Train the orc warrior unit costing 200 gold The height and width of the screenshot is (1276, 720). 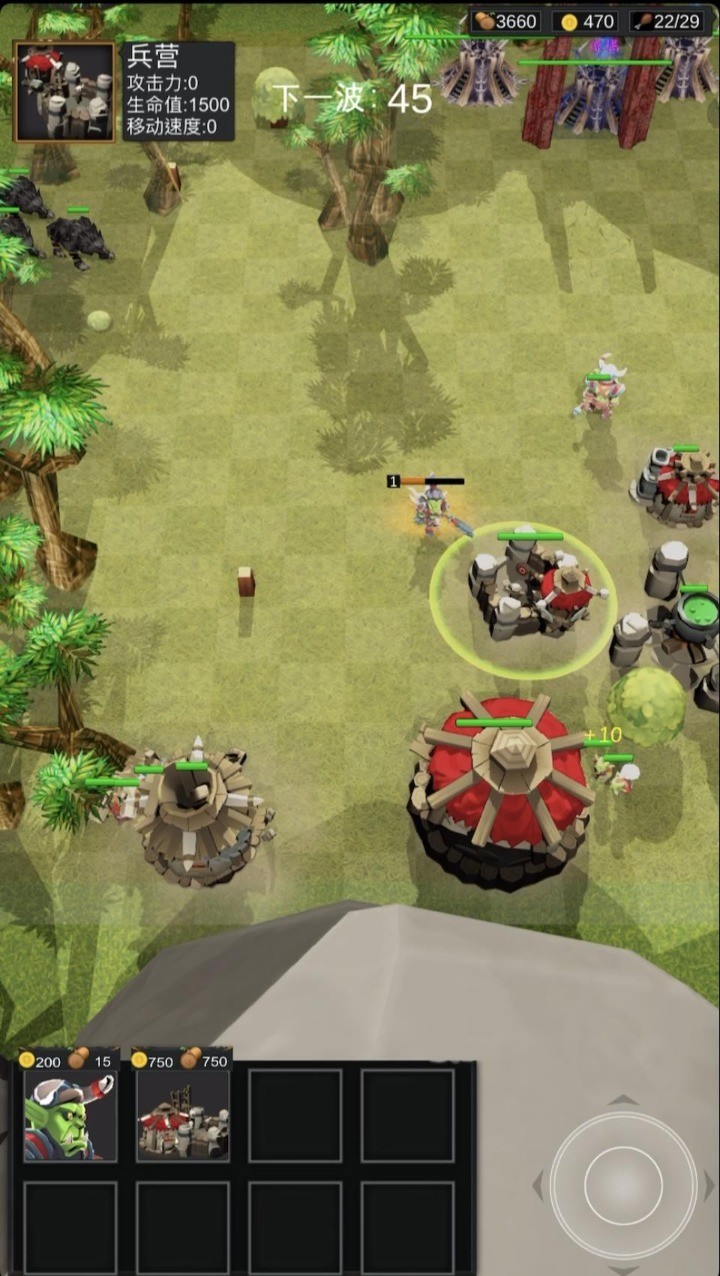(x=70, y=1116)
